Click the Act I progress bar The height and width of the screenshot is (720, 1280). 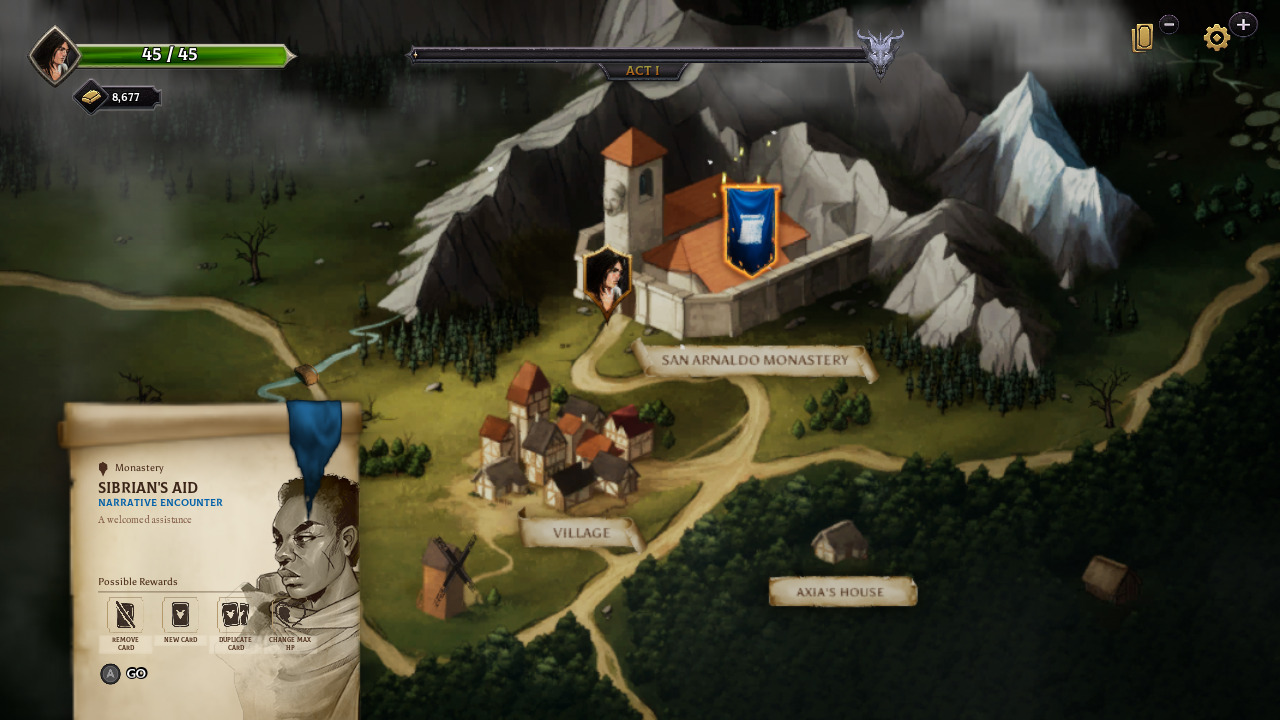pos(643,53)
